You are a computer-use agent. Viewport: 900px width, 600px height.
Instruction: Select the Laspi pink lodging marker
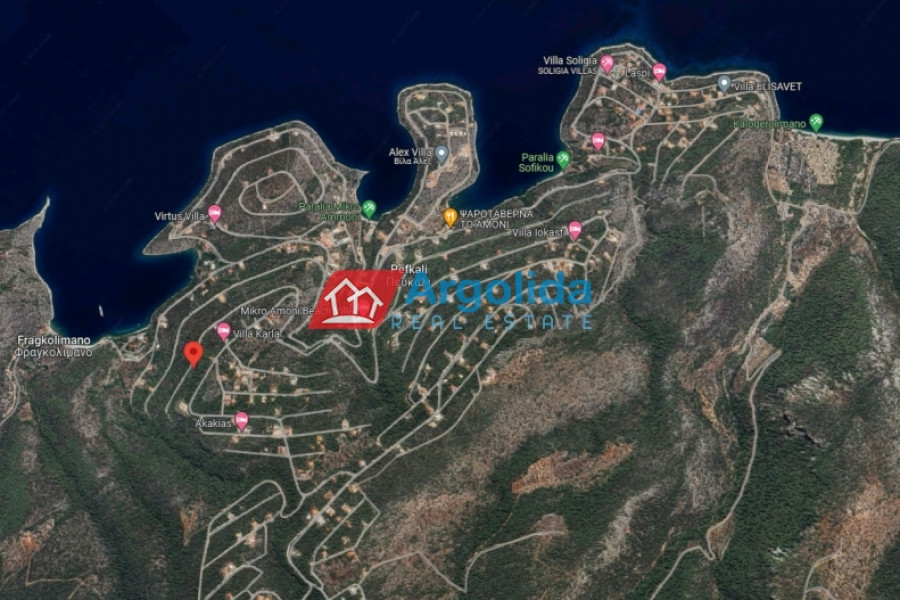pos(659,71)
